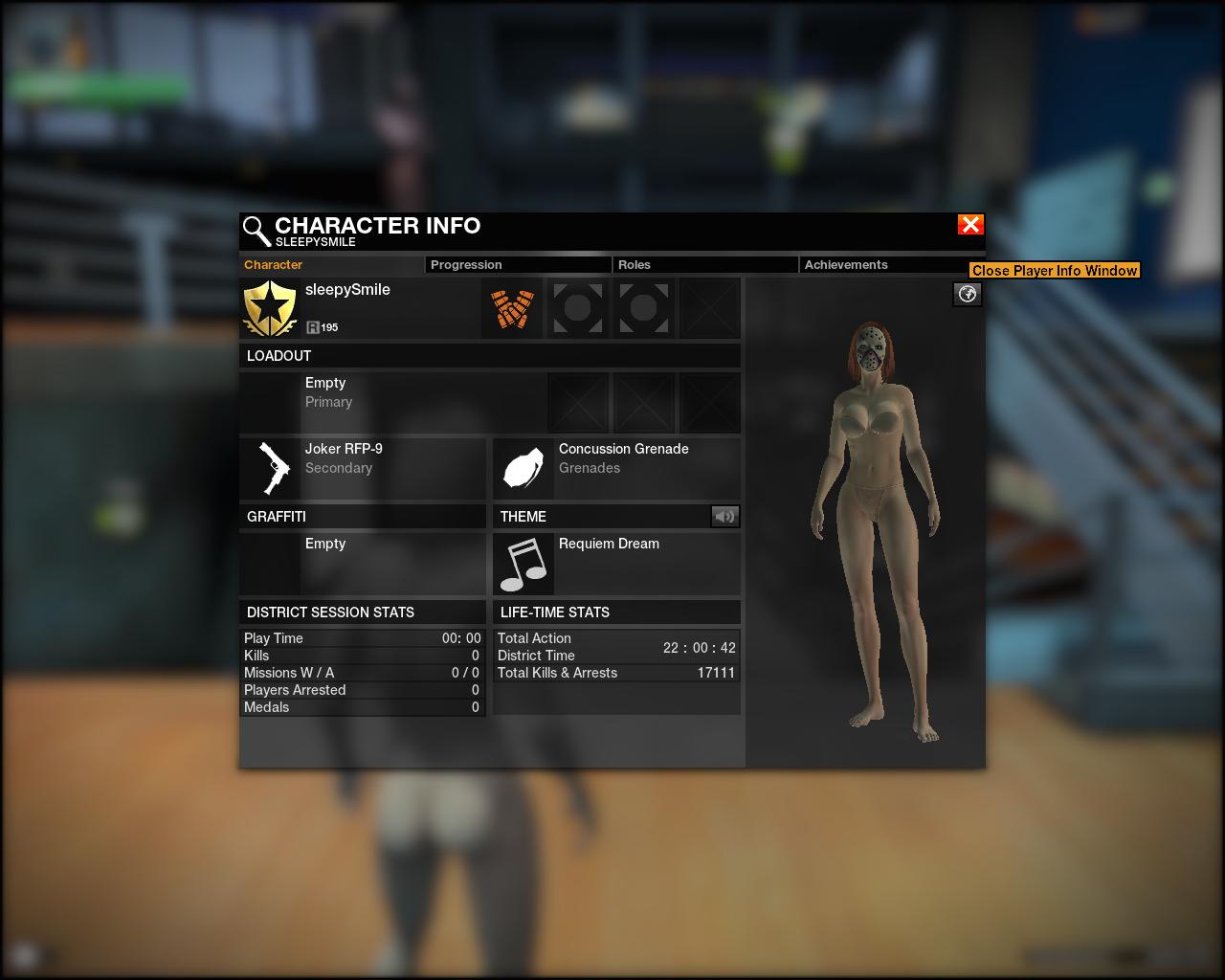Select the empty Graffiti slot
The width and height of the screenshot is (1225, 980).
point(363,564)
